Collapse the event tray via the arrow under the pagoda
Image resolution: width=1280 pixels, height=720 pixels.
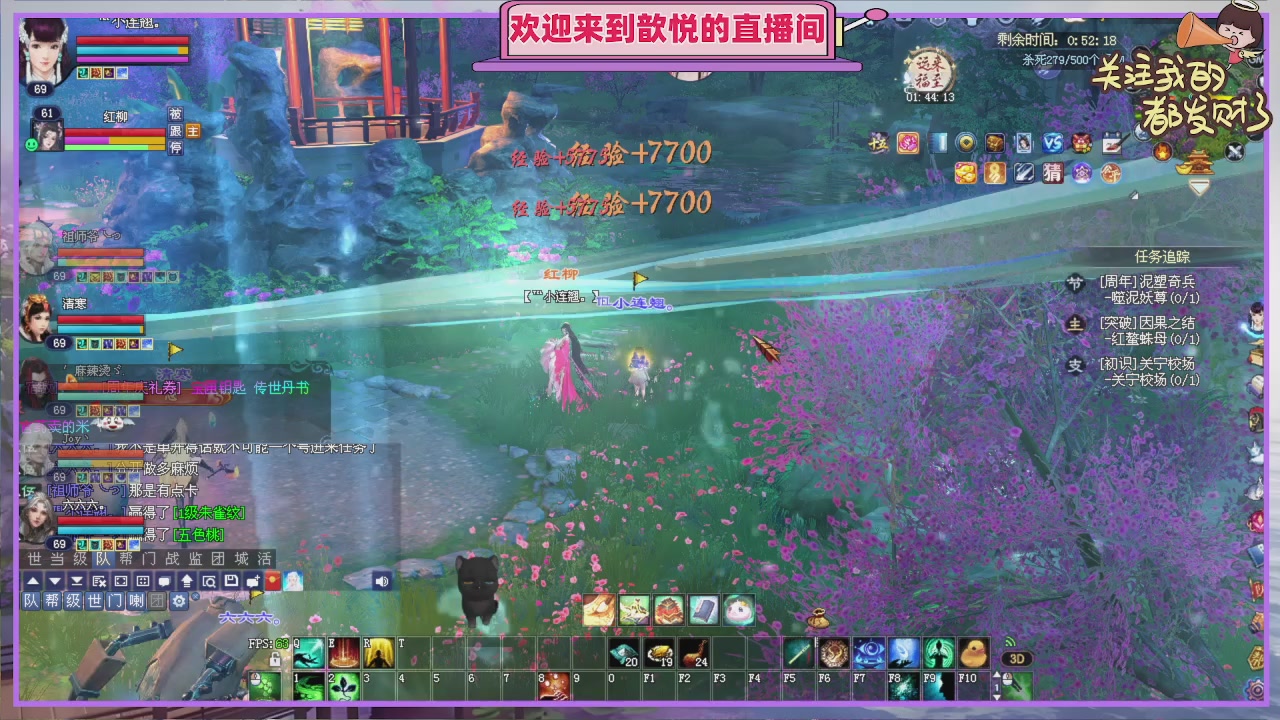[x=1198, y=186]
